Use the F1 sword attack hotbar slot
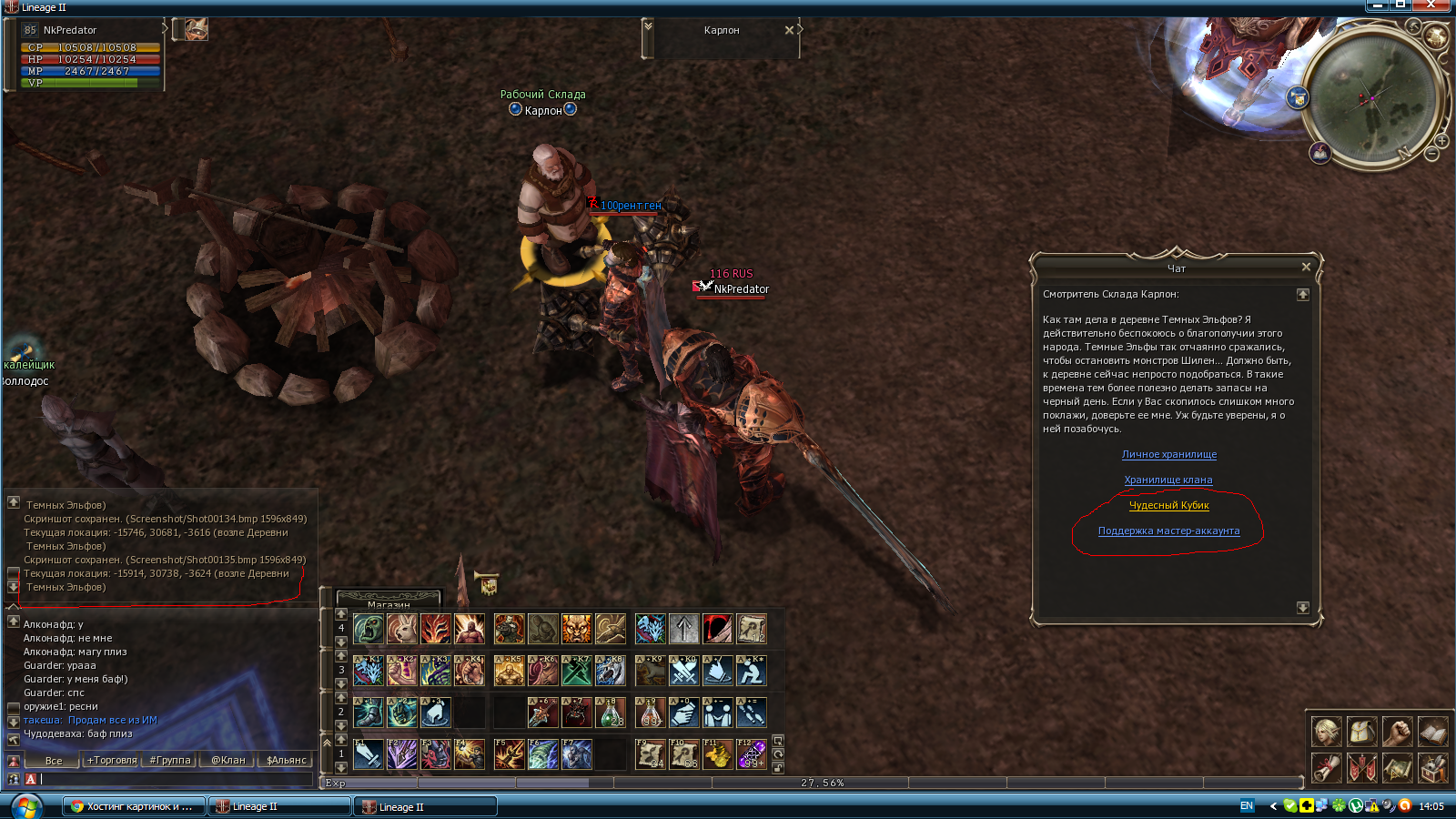Viewport: 1456px width, 819px height. click(369, 754)
